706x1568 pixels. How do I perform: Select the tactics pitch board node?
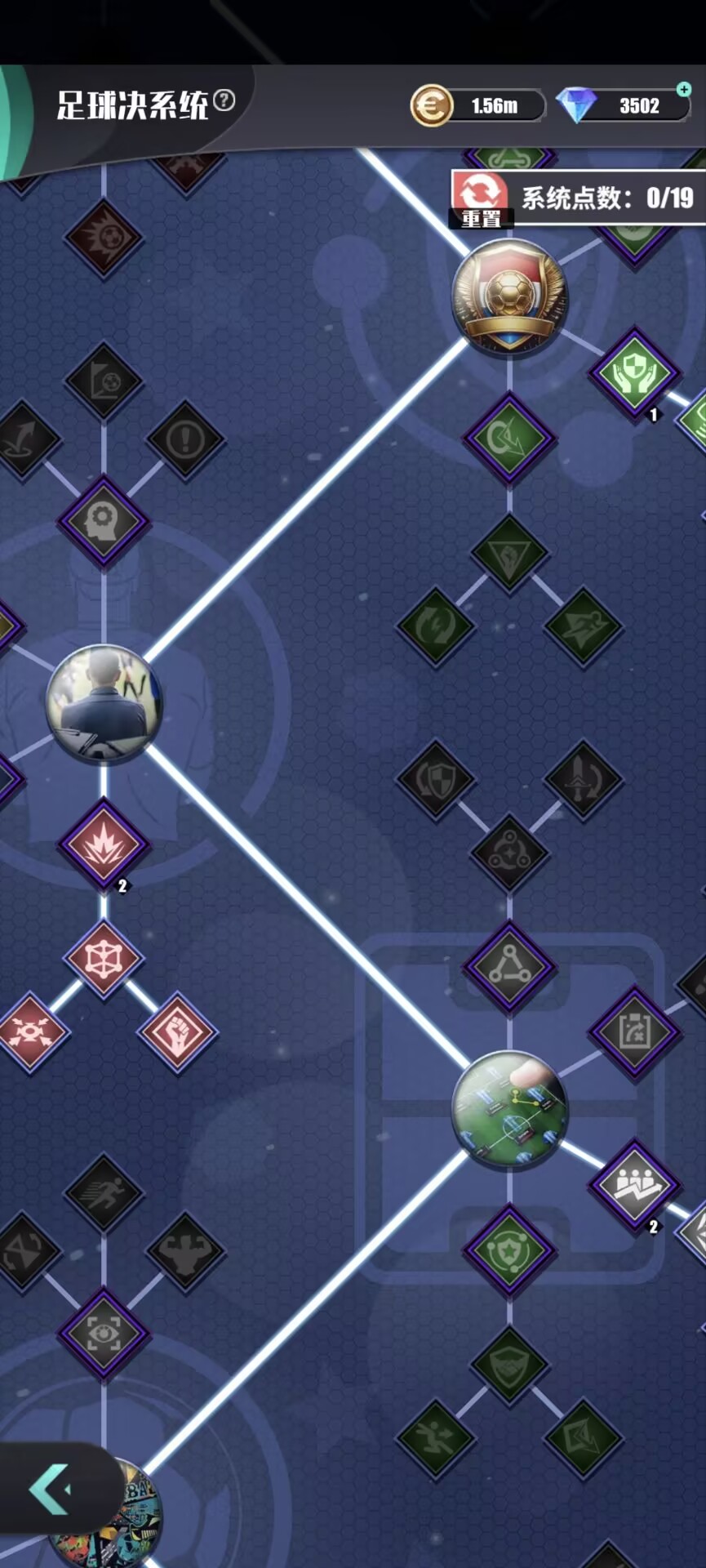(x=509, y=1109)
